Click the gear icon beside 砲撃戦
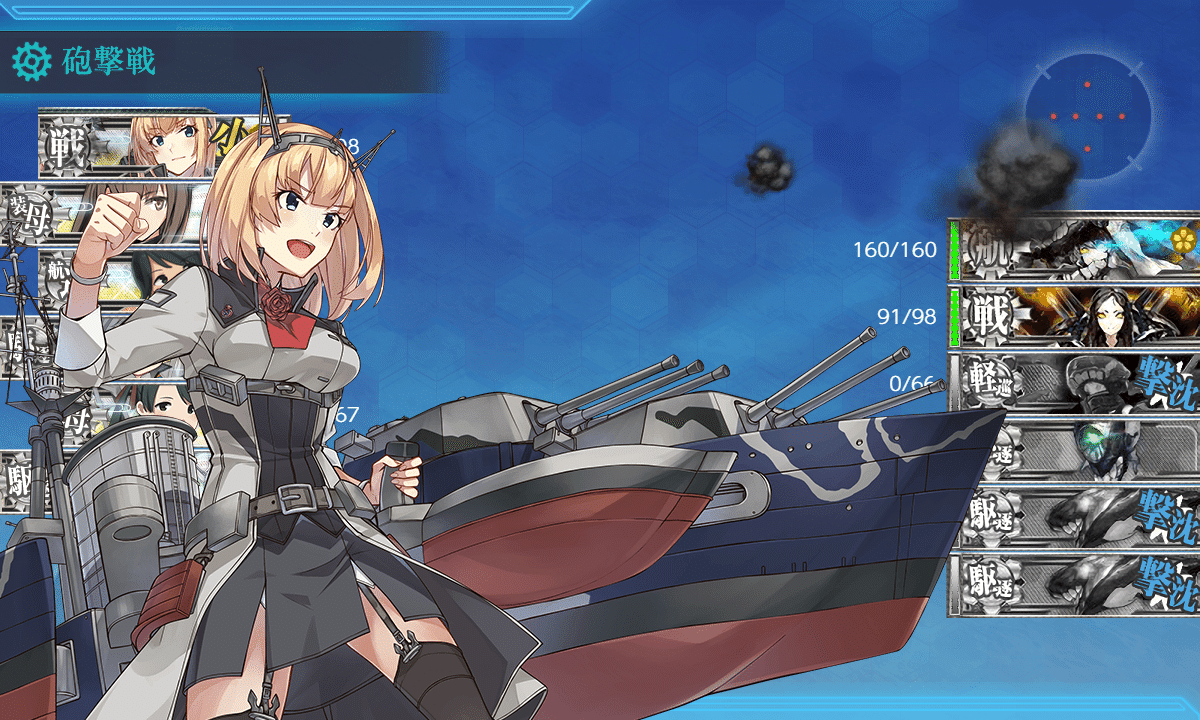The image size is (1200, 720). [x=30, y=62]
